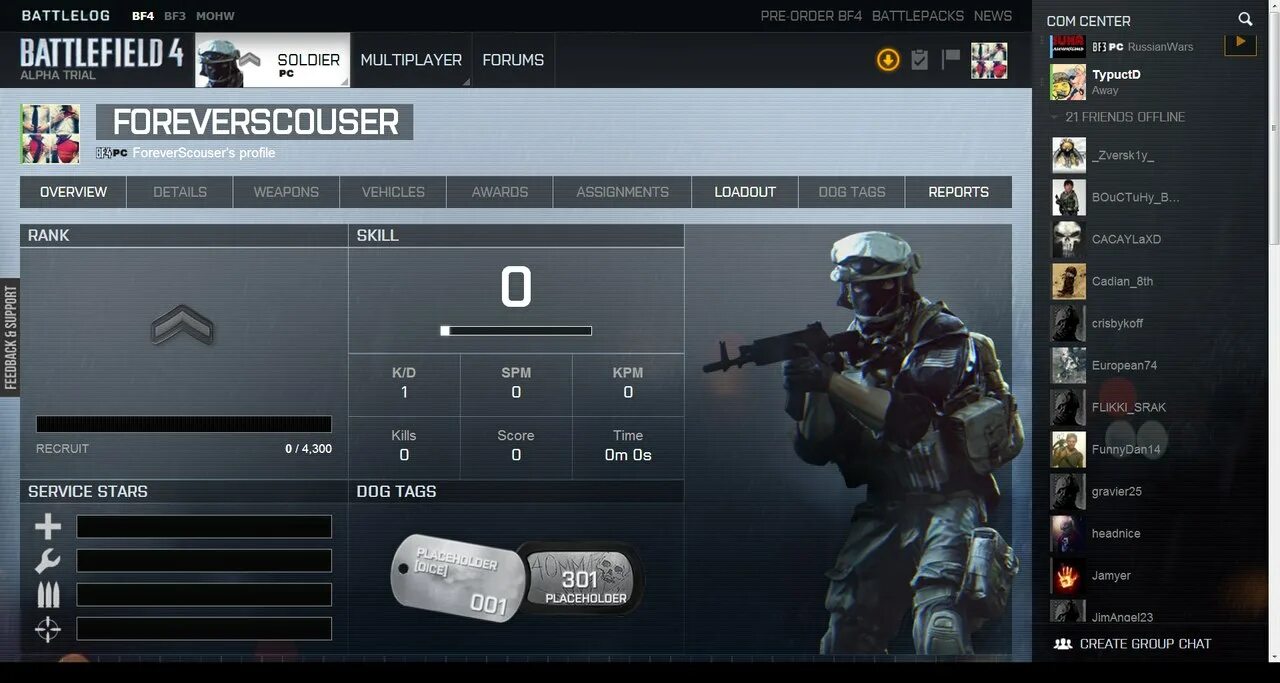
Task: Switch to the Weapons tab
Action: pos(286,192)
